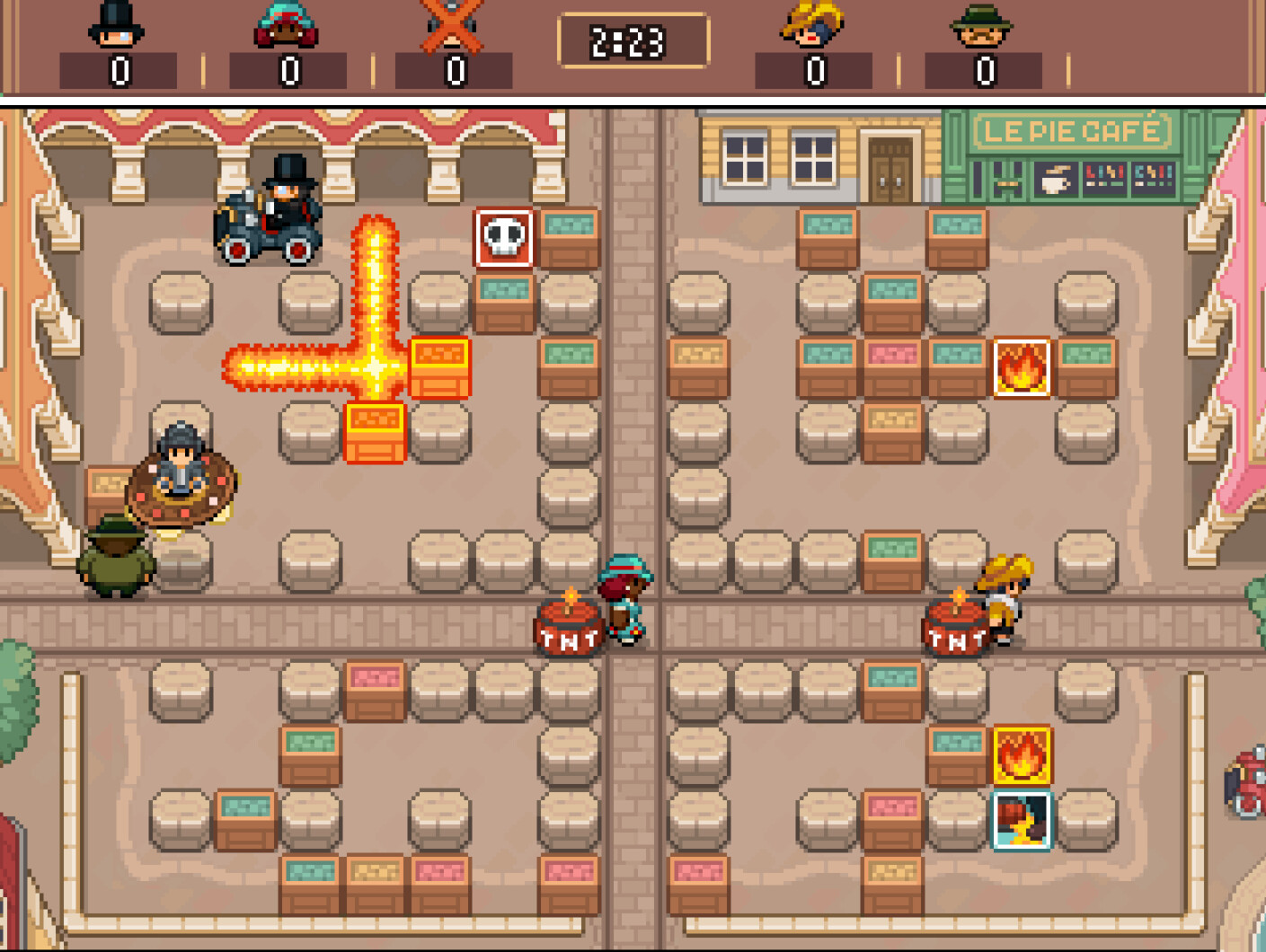Screen dimensions: 1266x952
Task: Grab the fire power-up on the right side
Action: click(x=1022, y=368)
